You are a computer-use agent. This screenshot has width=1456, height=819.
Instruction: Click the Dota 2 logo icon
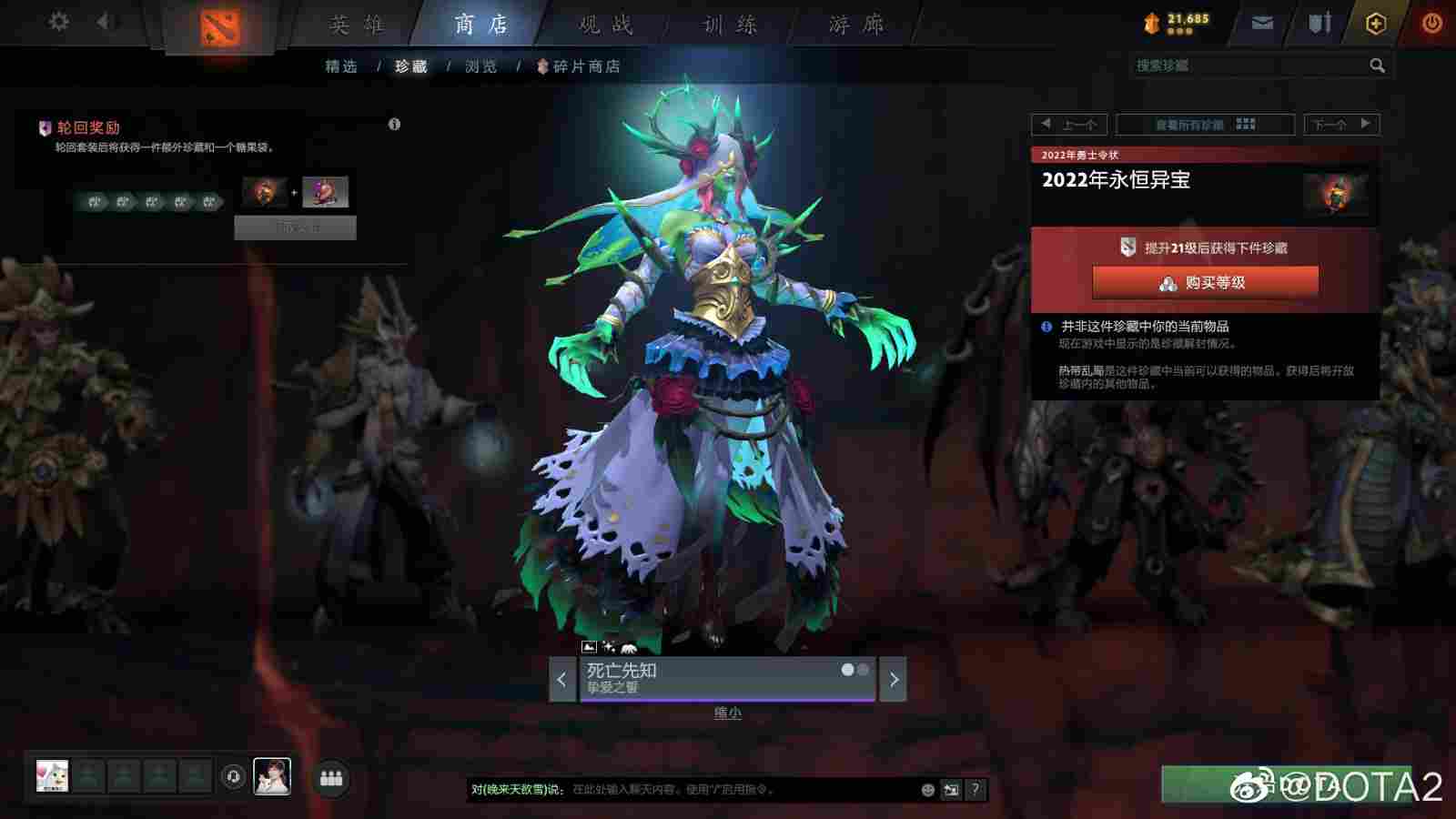(218, 23)
